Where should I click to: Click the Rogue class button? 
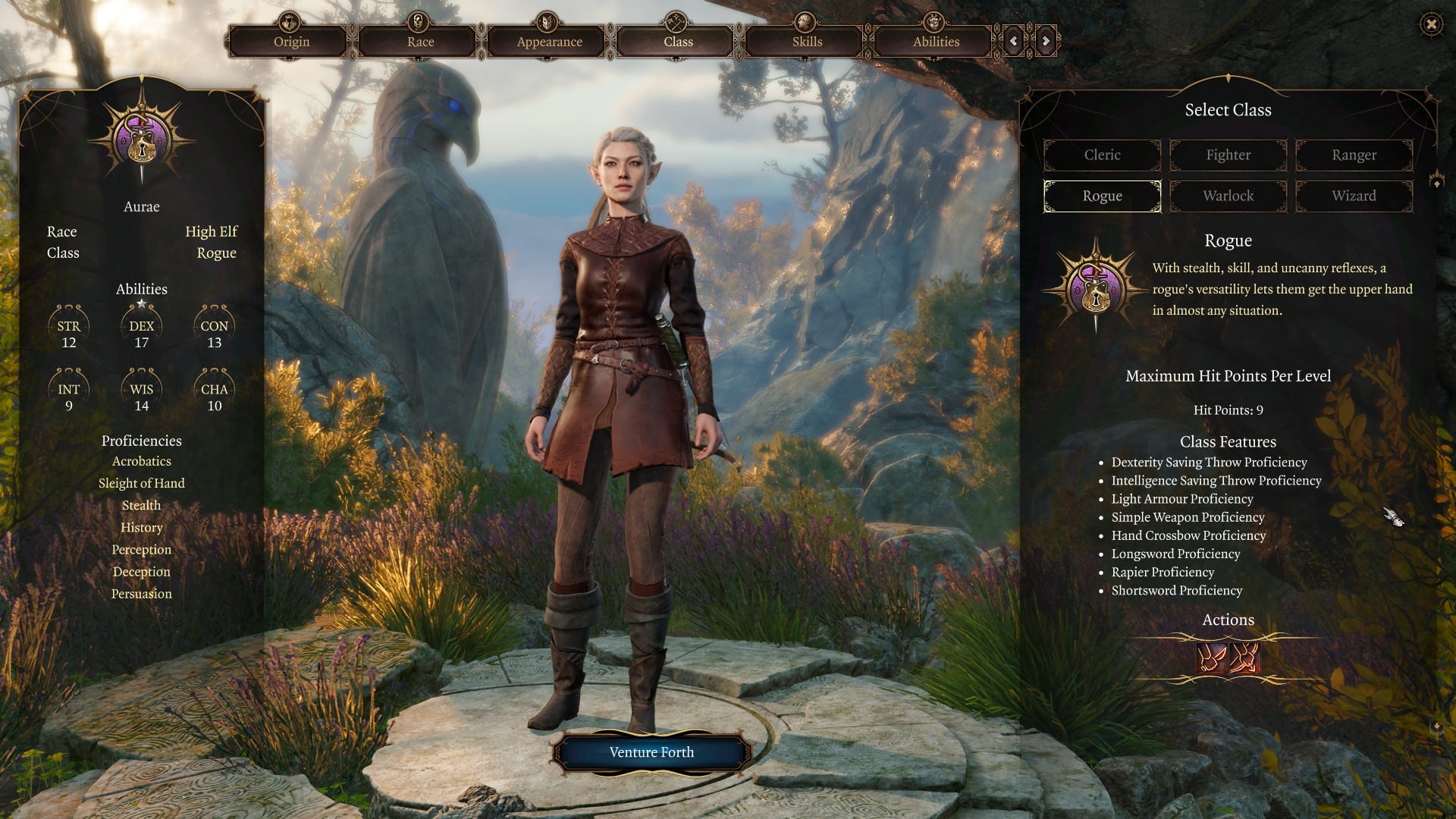pos(1102,196)
